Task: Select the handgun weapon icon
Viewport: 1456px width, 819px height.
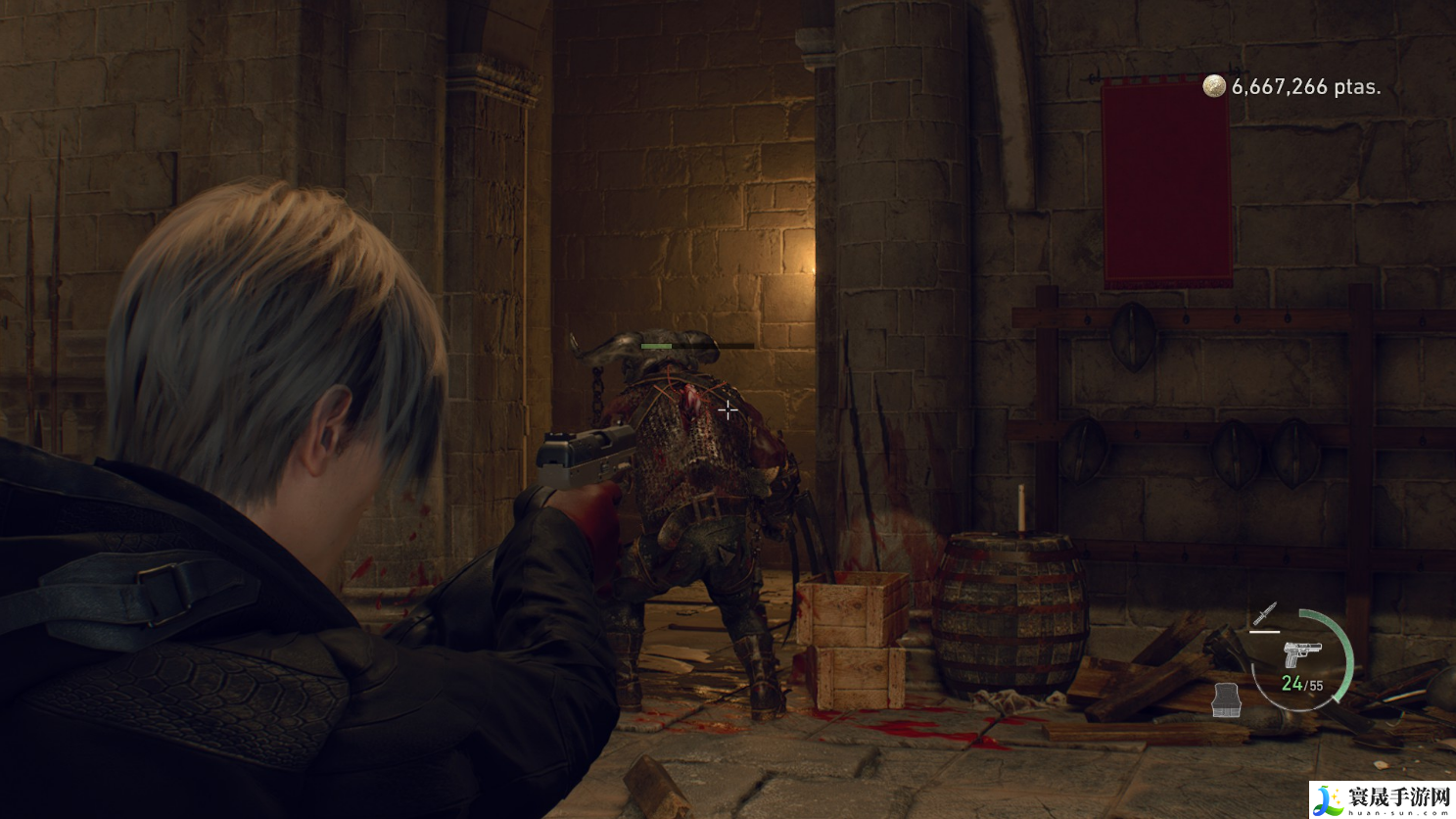Action: tap(1301, 654)
